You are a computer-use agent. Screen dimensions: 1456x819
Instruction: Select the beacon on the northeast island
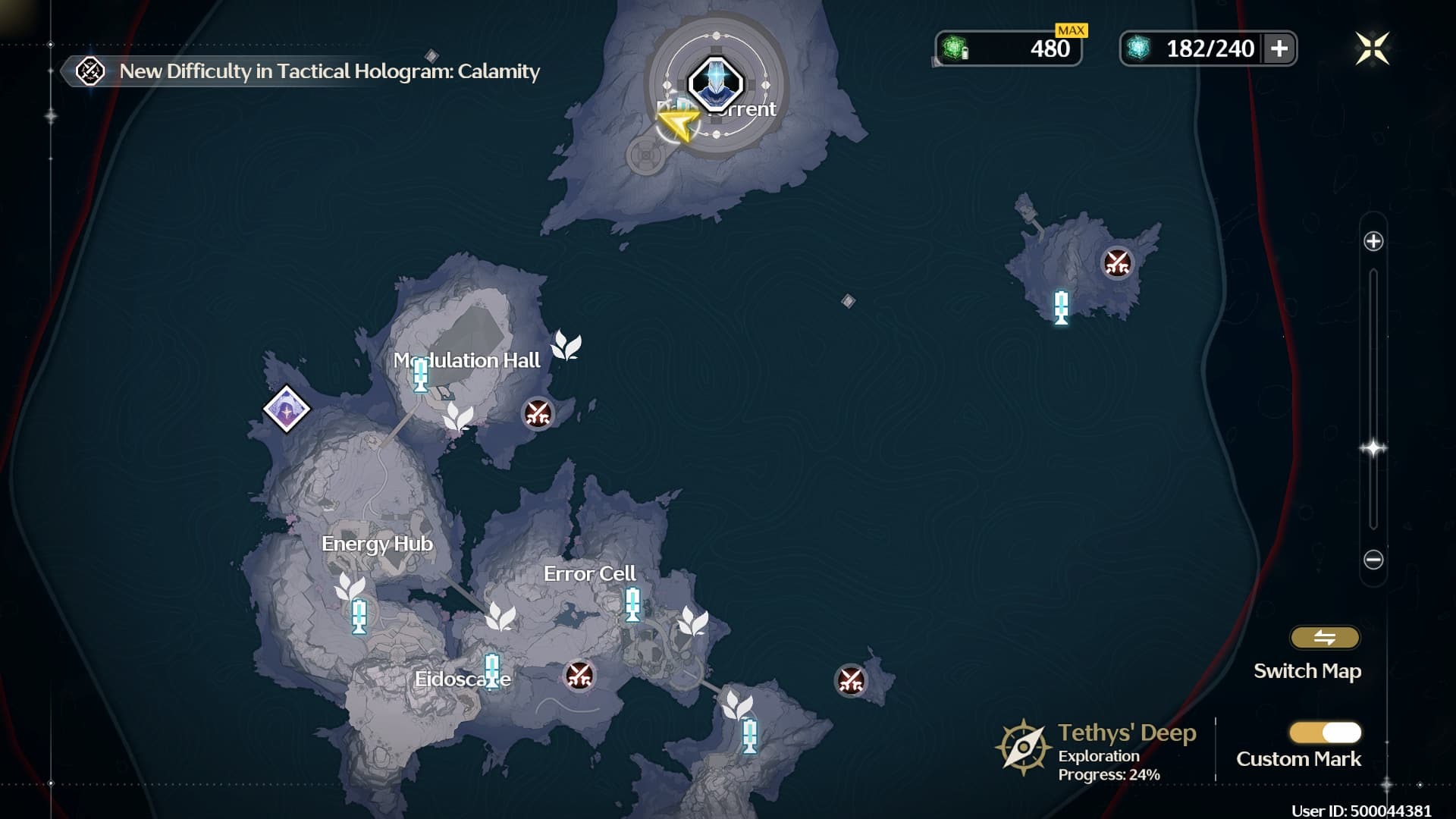[1062, 307]
